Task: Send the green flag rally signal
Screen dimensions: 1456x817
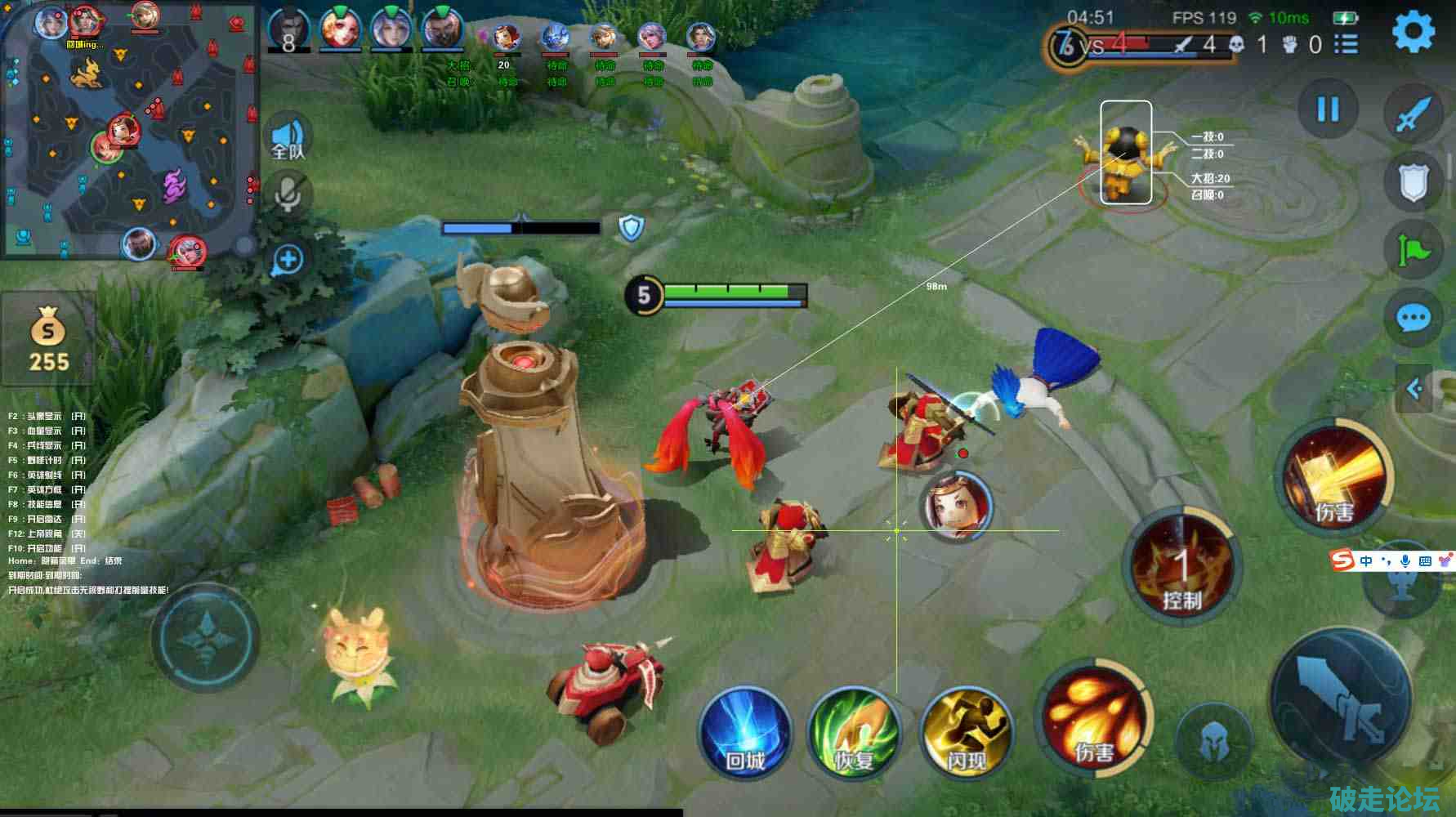Action: point(1413,249)
